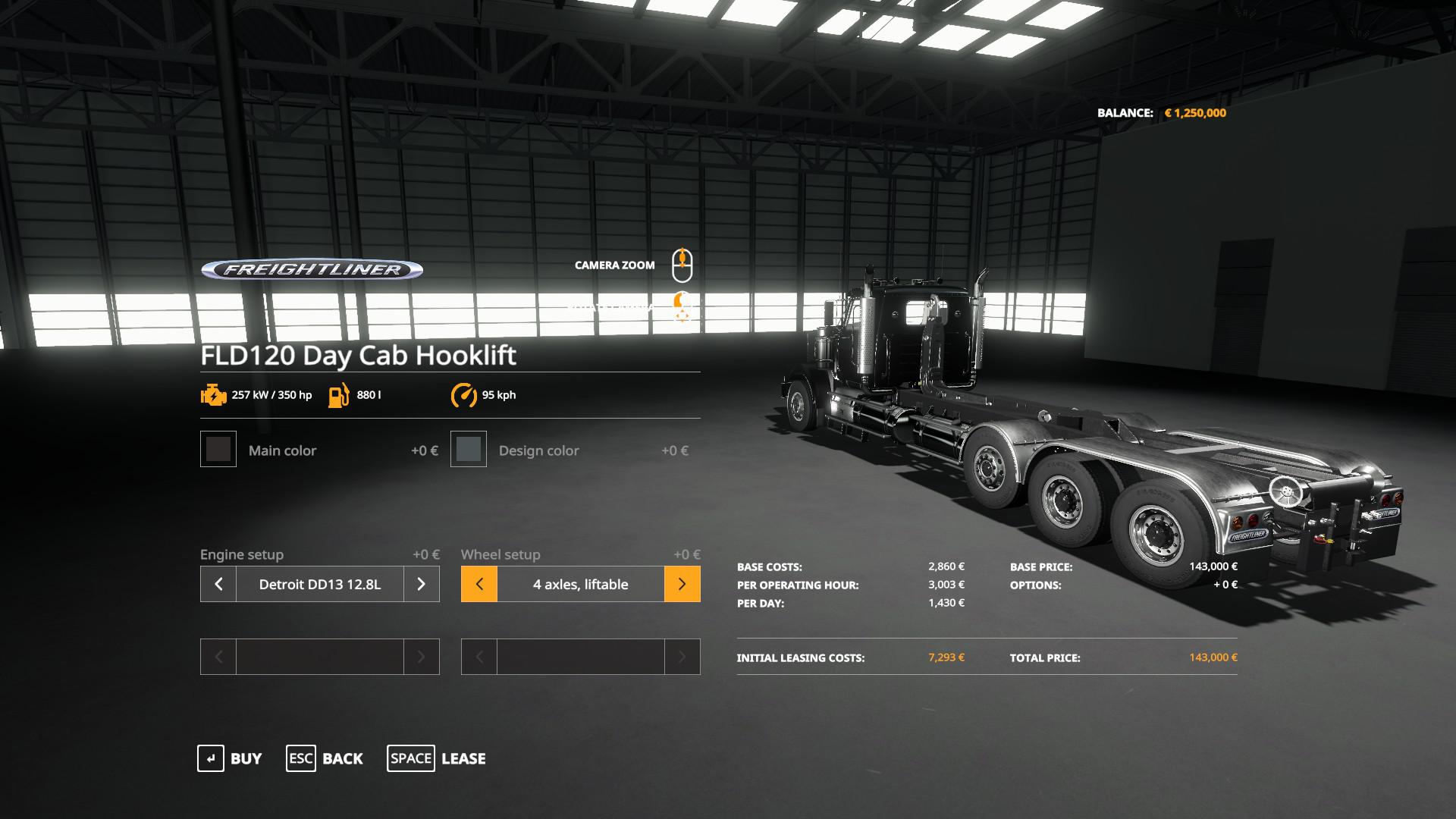Viewport: 1456px width, 819px height.
Task: Select previous engine setup option
Action: coord(218,584)
